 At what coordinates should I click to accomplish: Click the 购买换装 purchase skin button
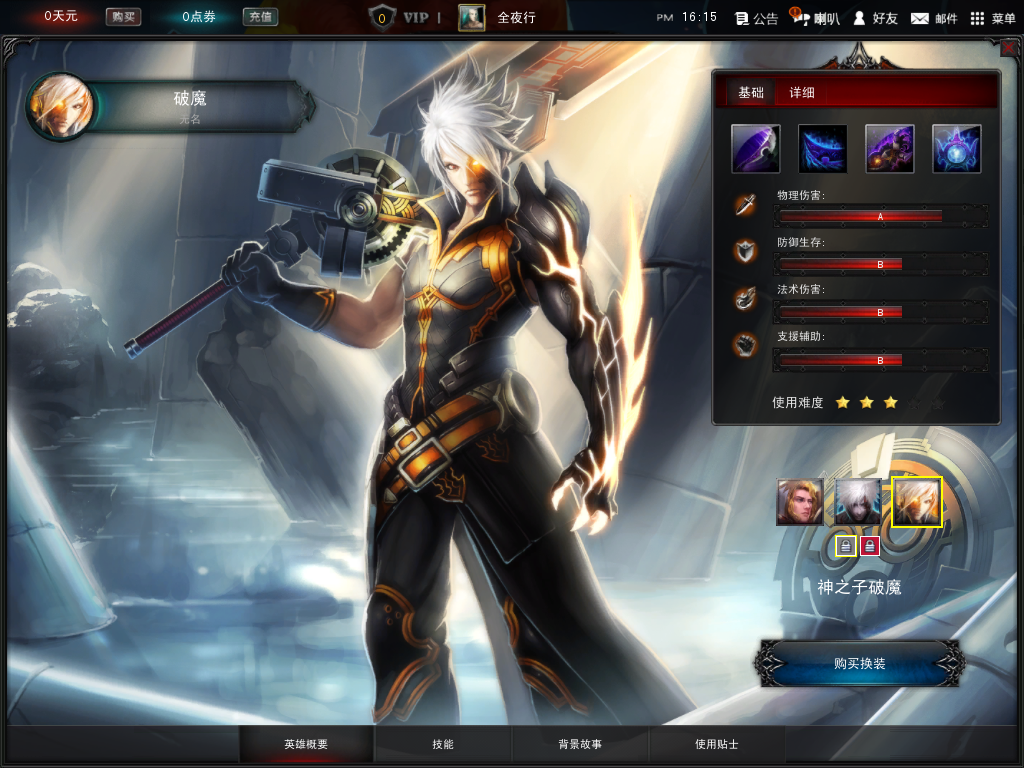coord(860,663)
